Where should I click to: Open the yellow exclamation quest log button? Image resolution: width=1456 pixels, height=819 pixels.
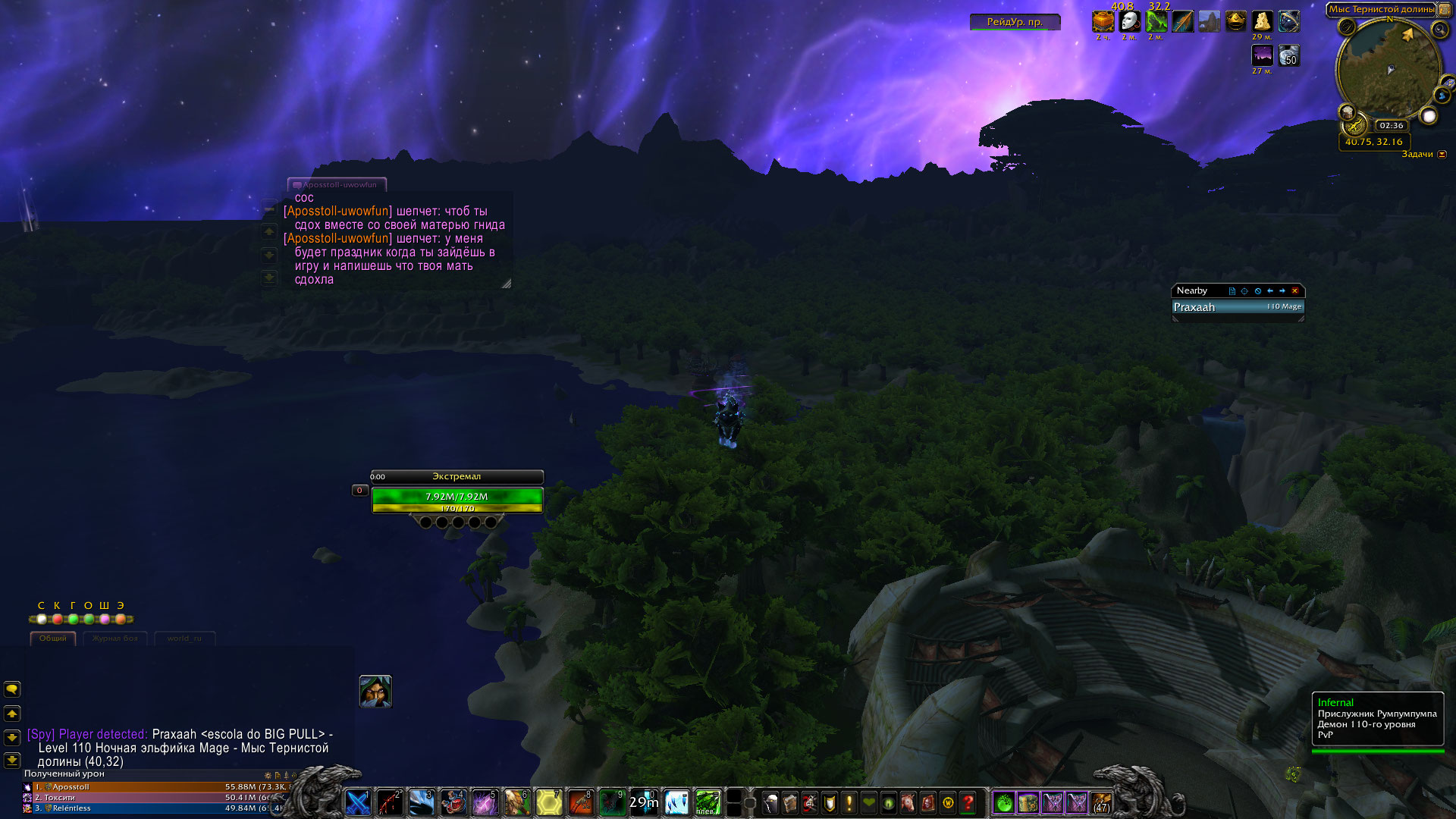point(849,802)
